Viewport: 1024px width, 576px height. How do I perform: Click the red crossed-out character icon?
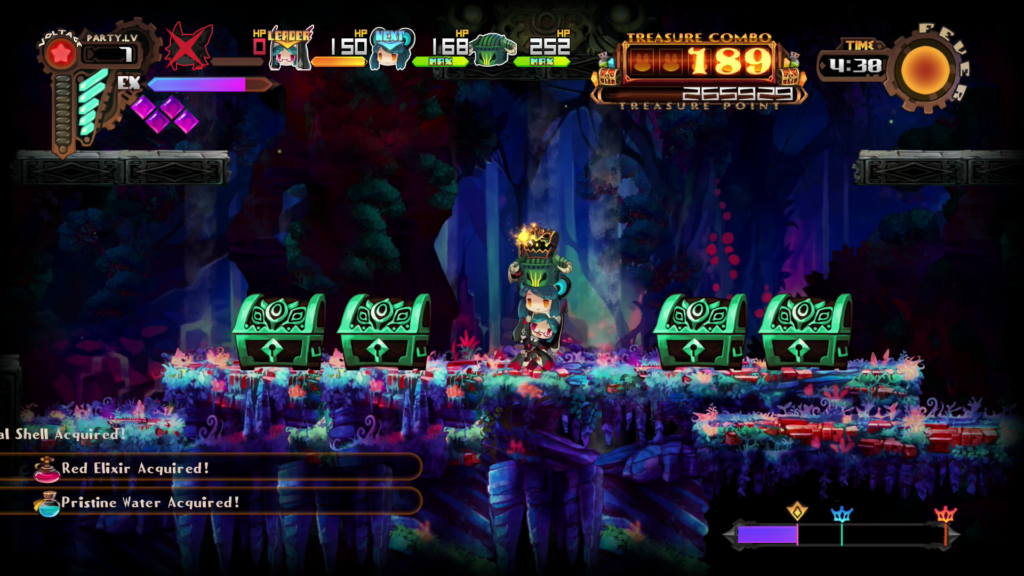point(188,46)
